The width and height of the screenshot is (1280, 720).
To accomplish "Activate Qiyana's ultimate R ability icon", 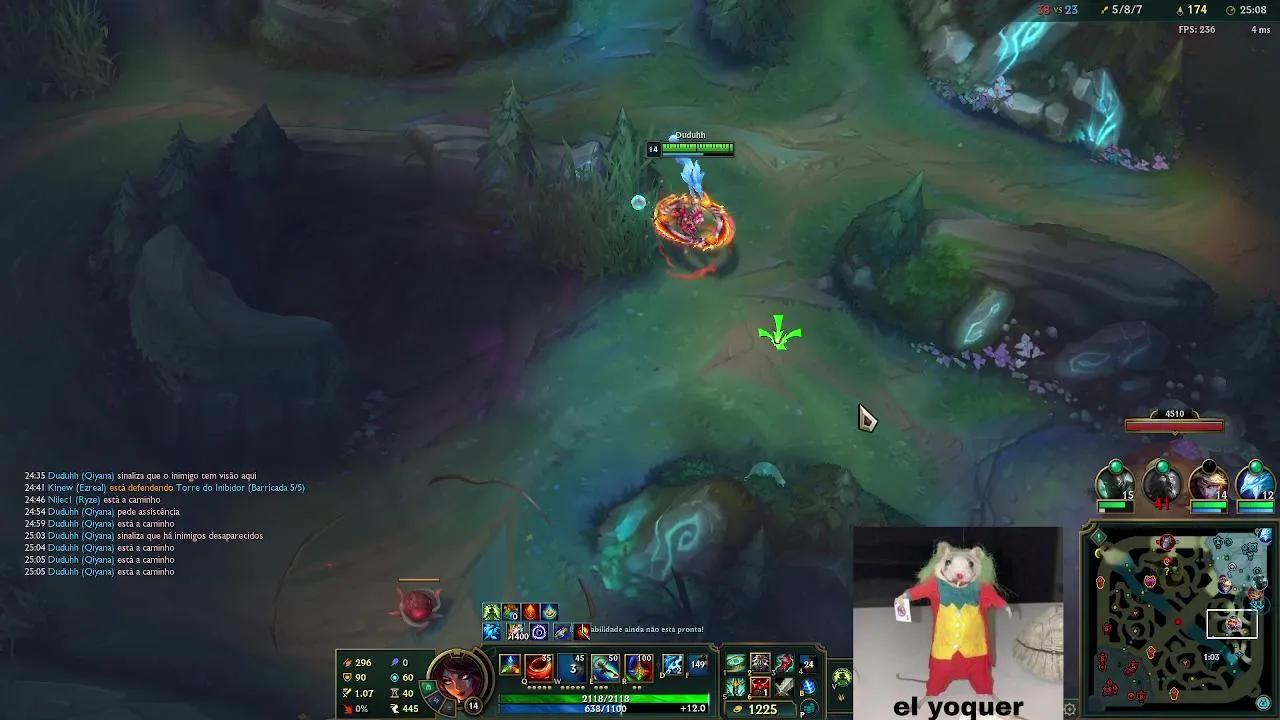I will pos(639,668).
